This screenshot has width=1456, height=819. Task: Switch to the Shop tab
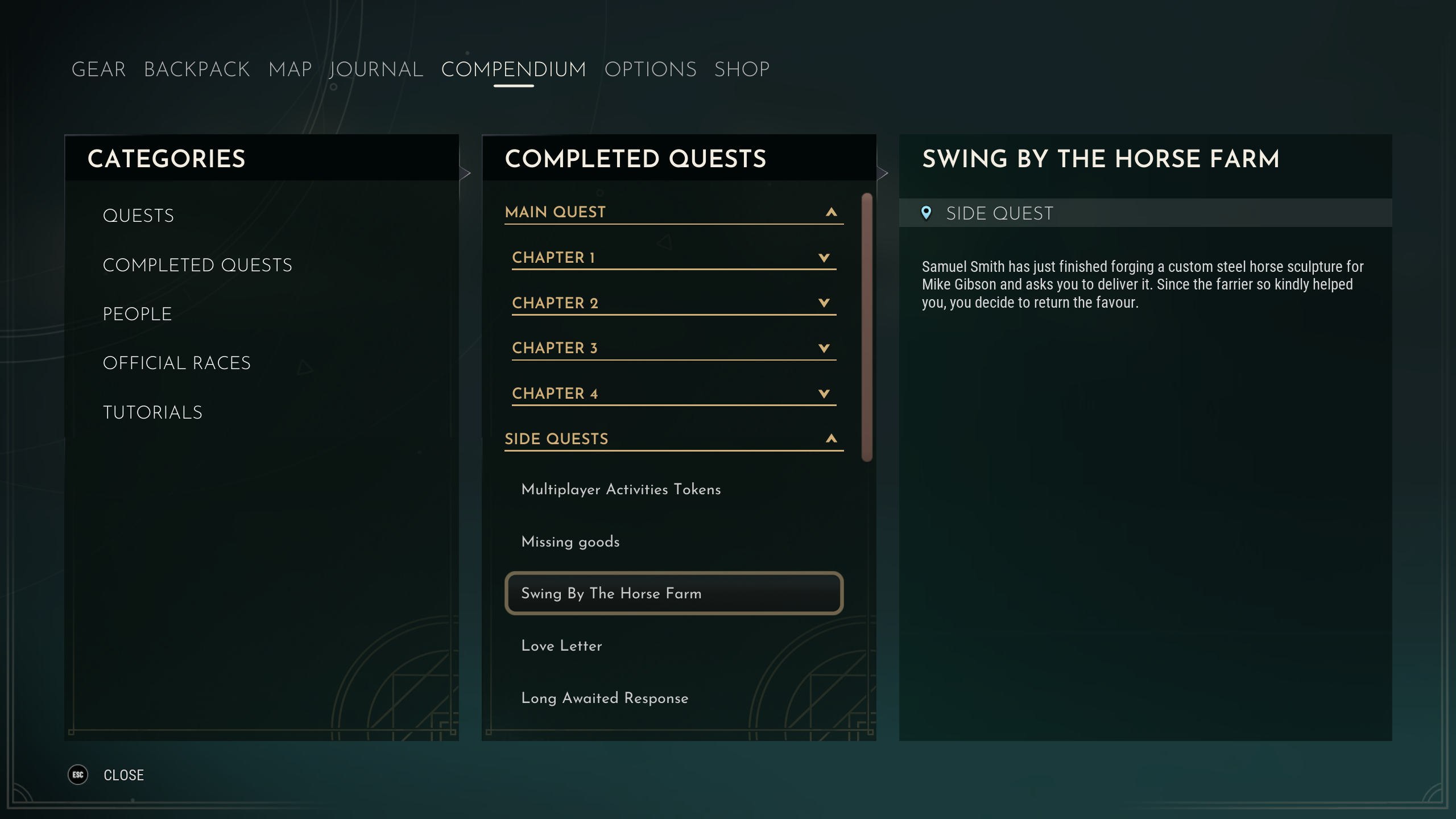742,69
